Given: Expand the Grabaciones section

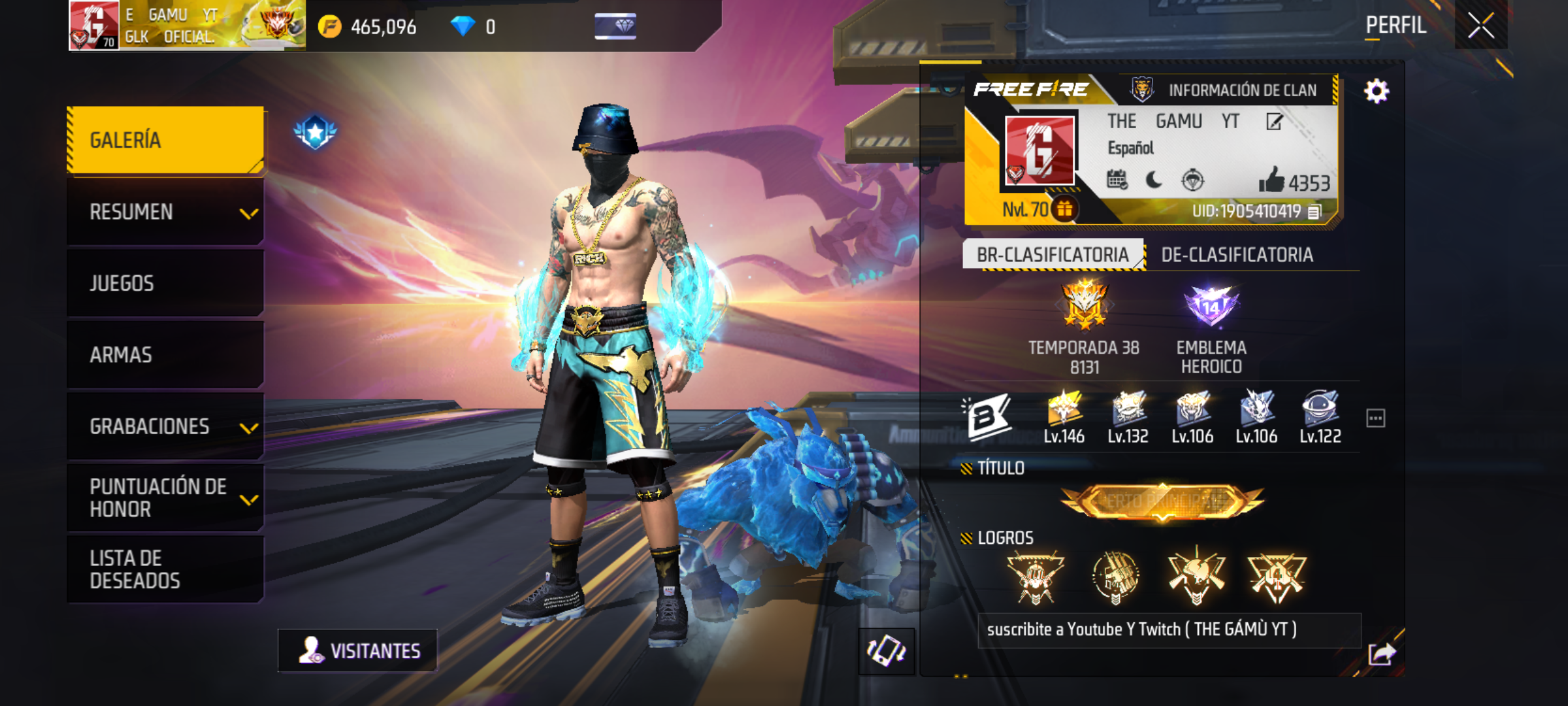Looking at the screenshot, I should tap(165, 426).
